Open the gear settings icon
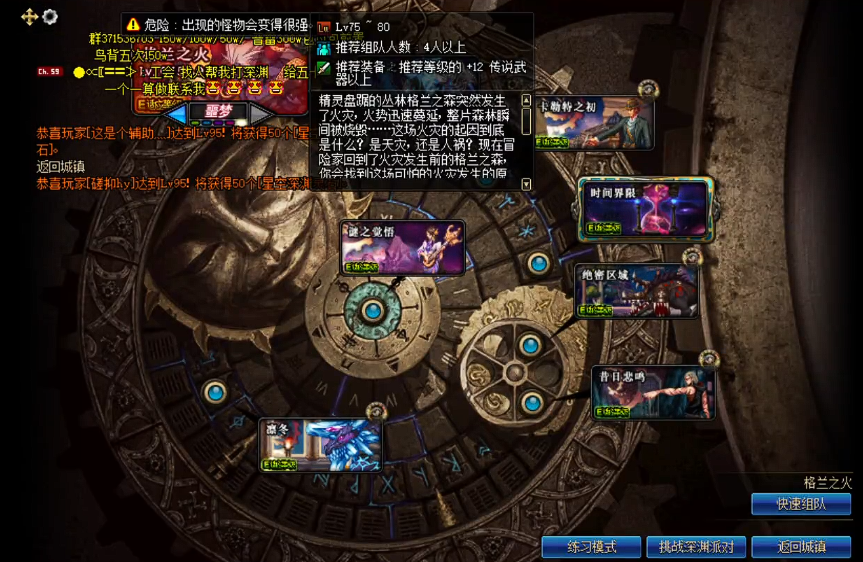 click(50, 16)
